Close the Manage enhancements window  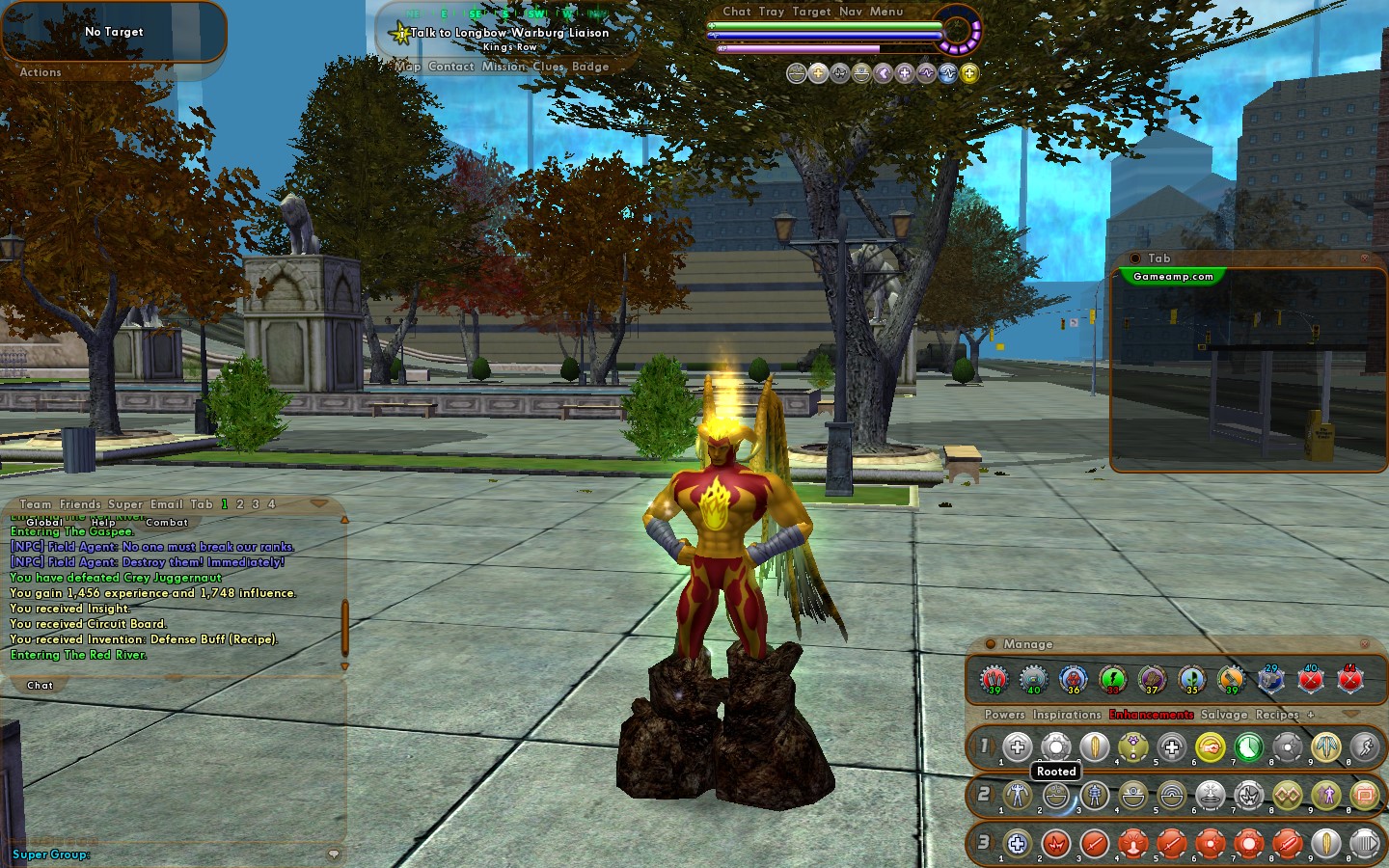(1364, 644)
